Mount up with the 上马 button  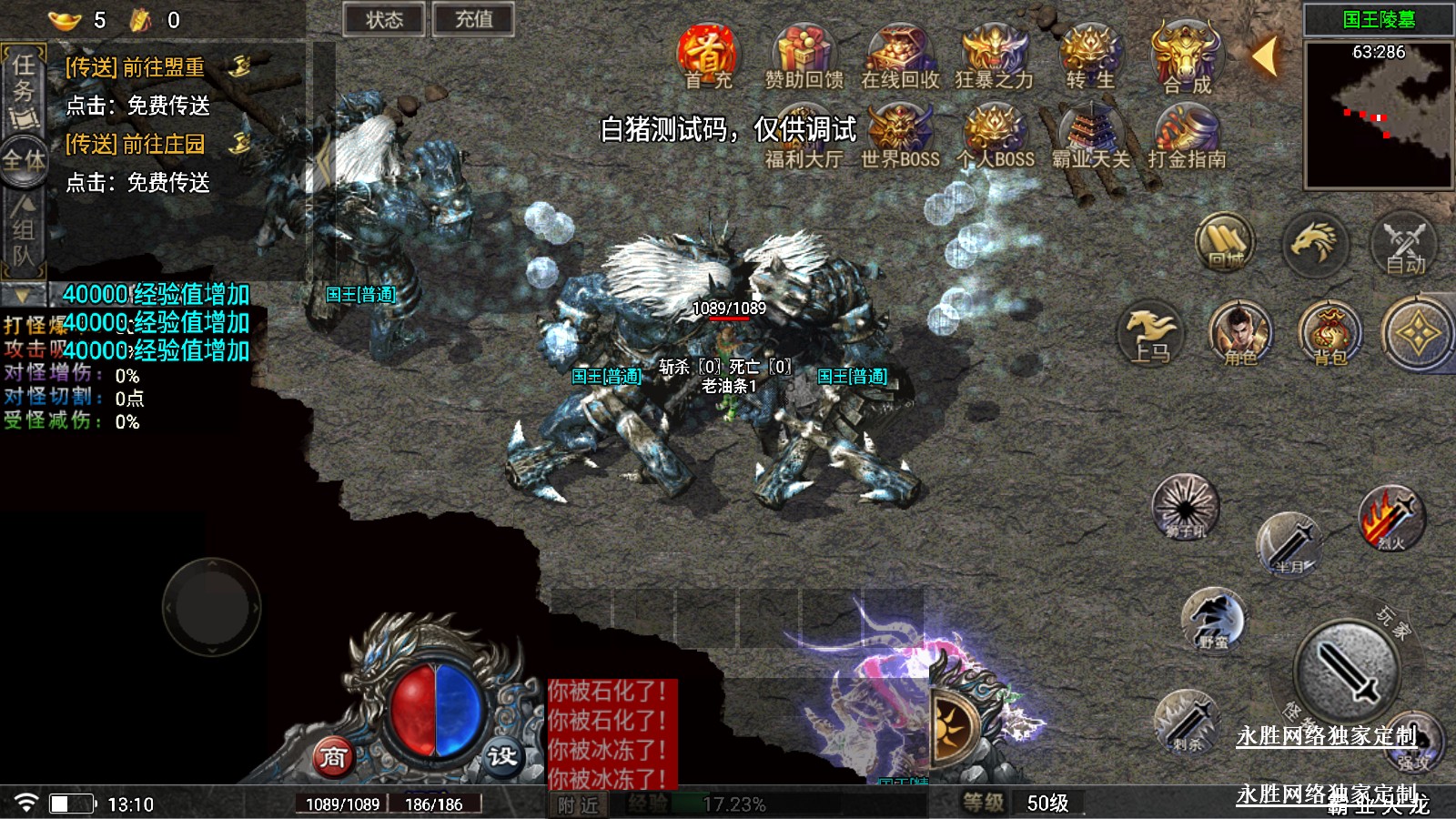tap(1150, 335)
